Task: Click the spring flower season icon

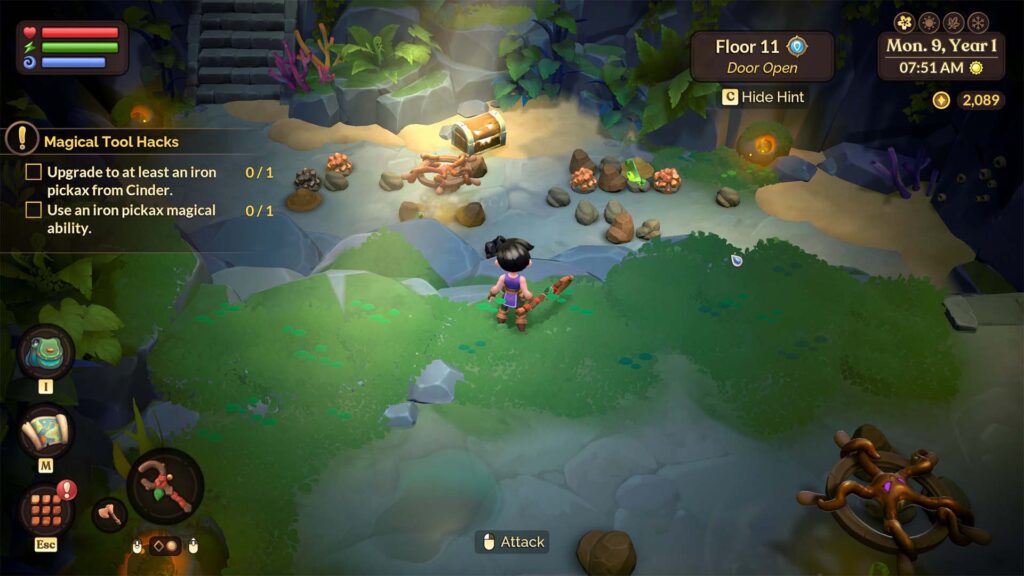Action: click(905, 22)
